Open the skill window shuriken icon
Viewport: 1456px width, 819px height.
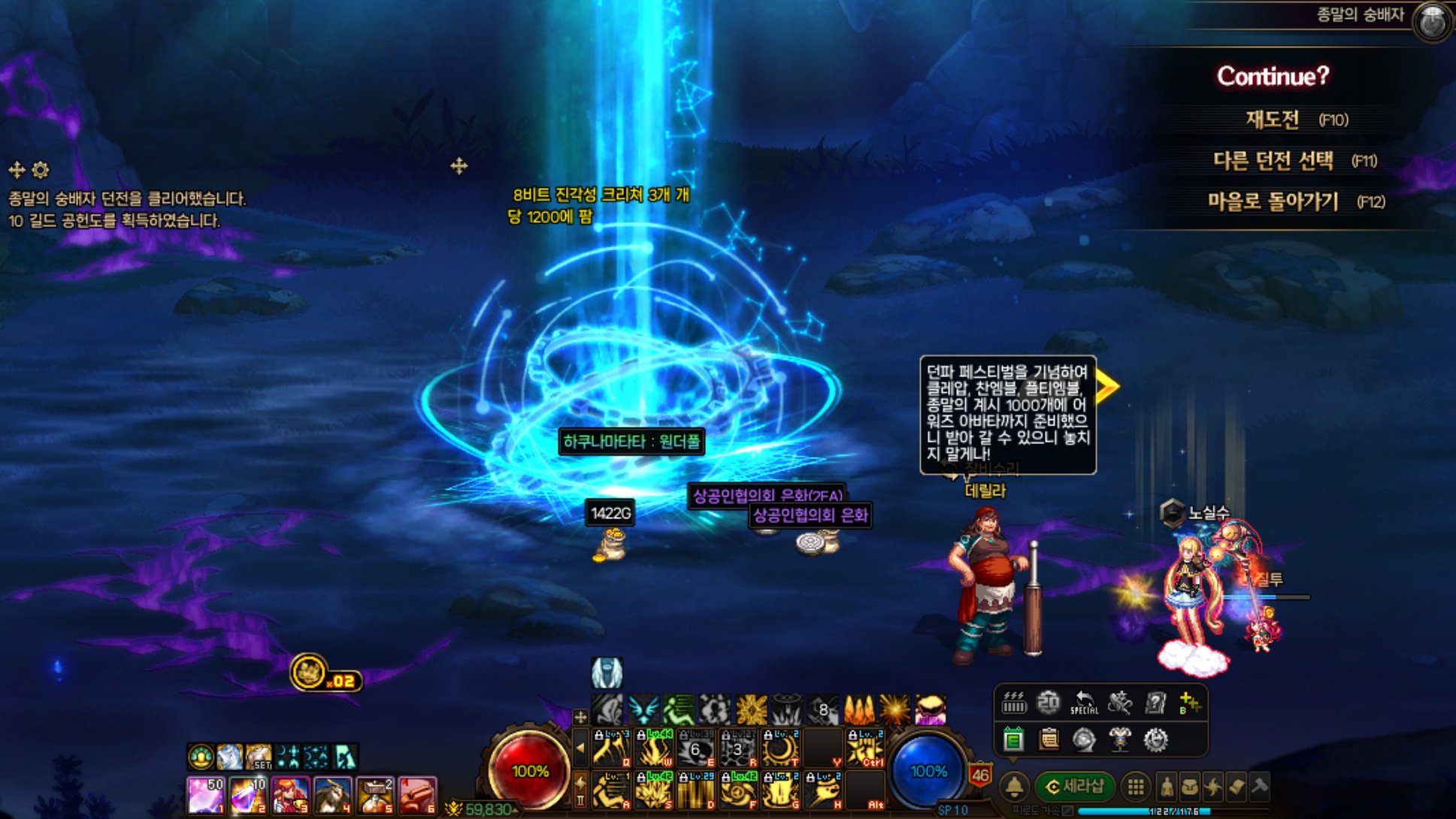[x=1213, y=787]
